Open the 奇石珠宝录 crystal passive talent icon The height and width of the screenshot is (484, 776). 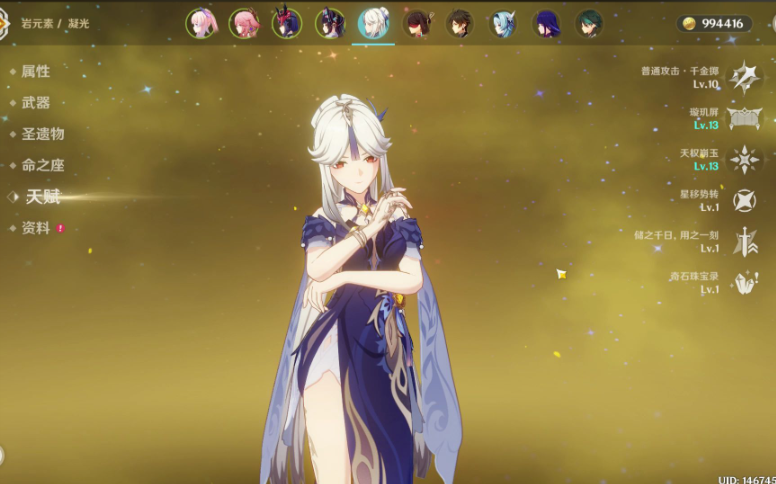coord(745,283)
